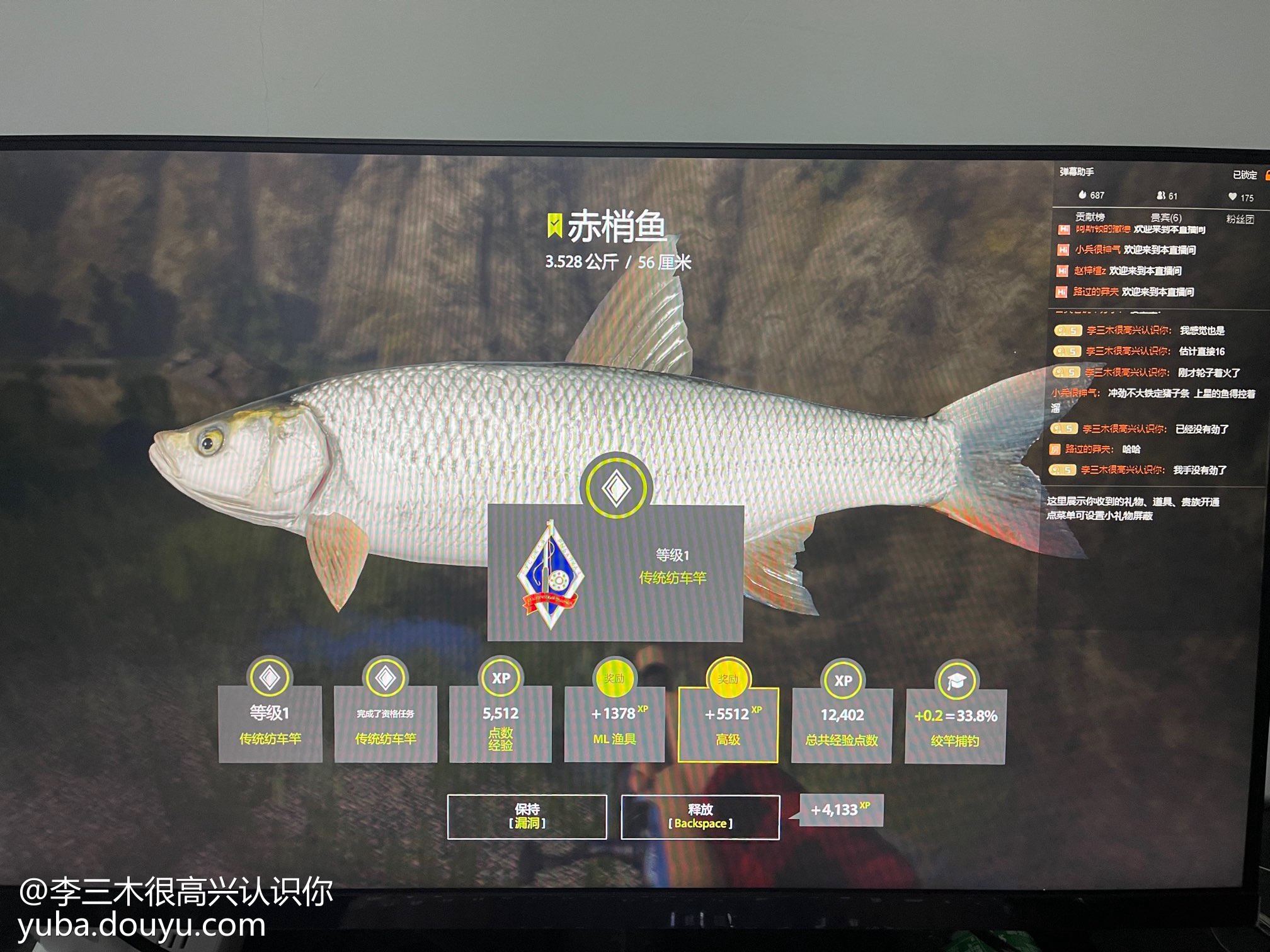1270x952 pixels.
Task: Choose the +1378 ML 渔具 bonus tile
Action: click(x=615, y=725)
